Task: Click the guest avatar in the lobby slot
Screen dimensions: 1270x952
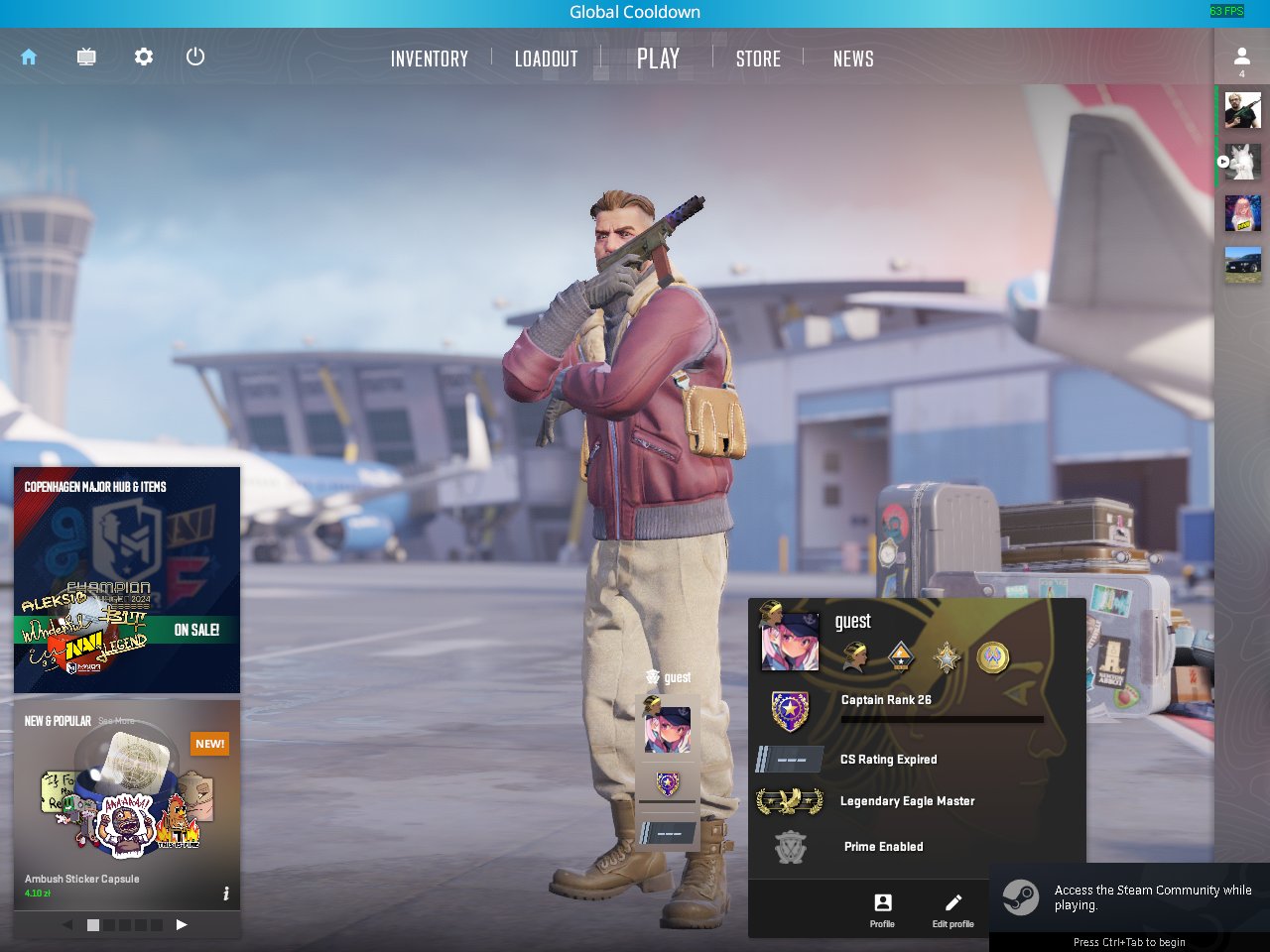Action: click(x=668, y=728)
